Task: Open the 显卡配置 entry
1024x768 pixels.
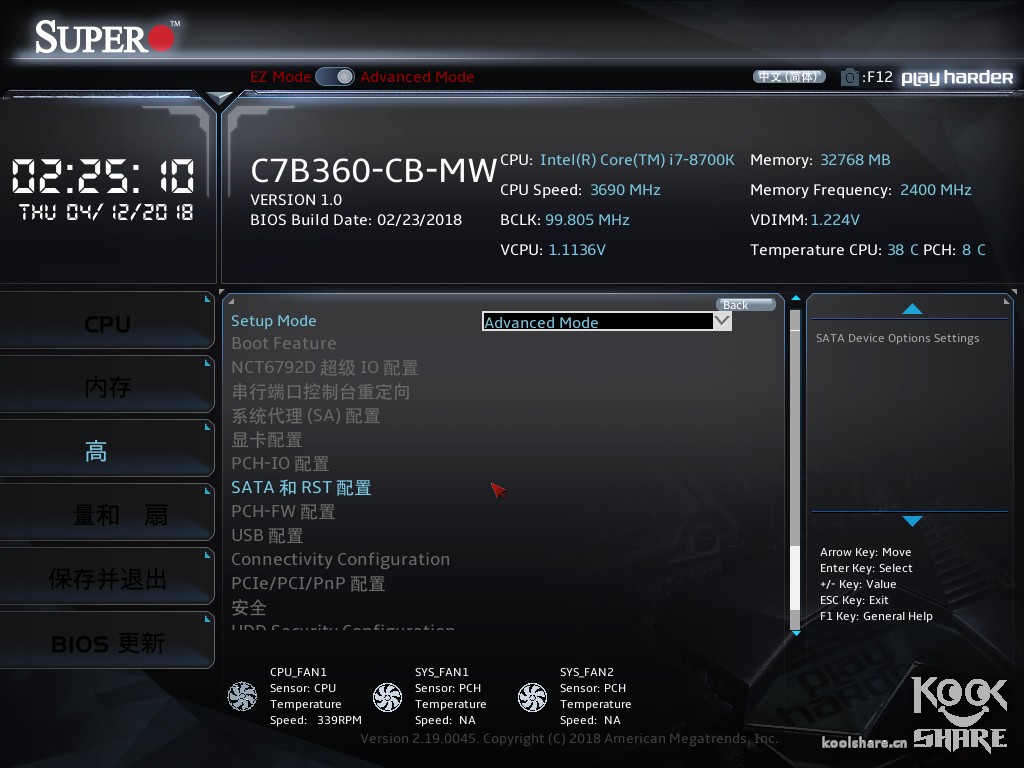Action: pyautogui.click(x=267, y=439)
